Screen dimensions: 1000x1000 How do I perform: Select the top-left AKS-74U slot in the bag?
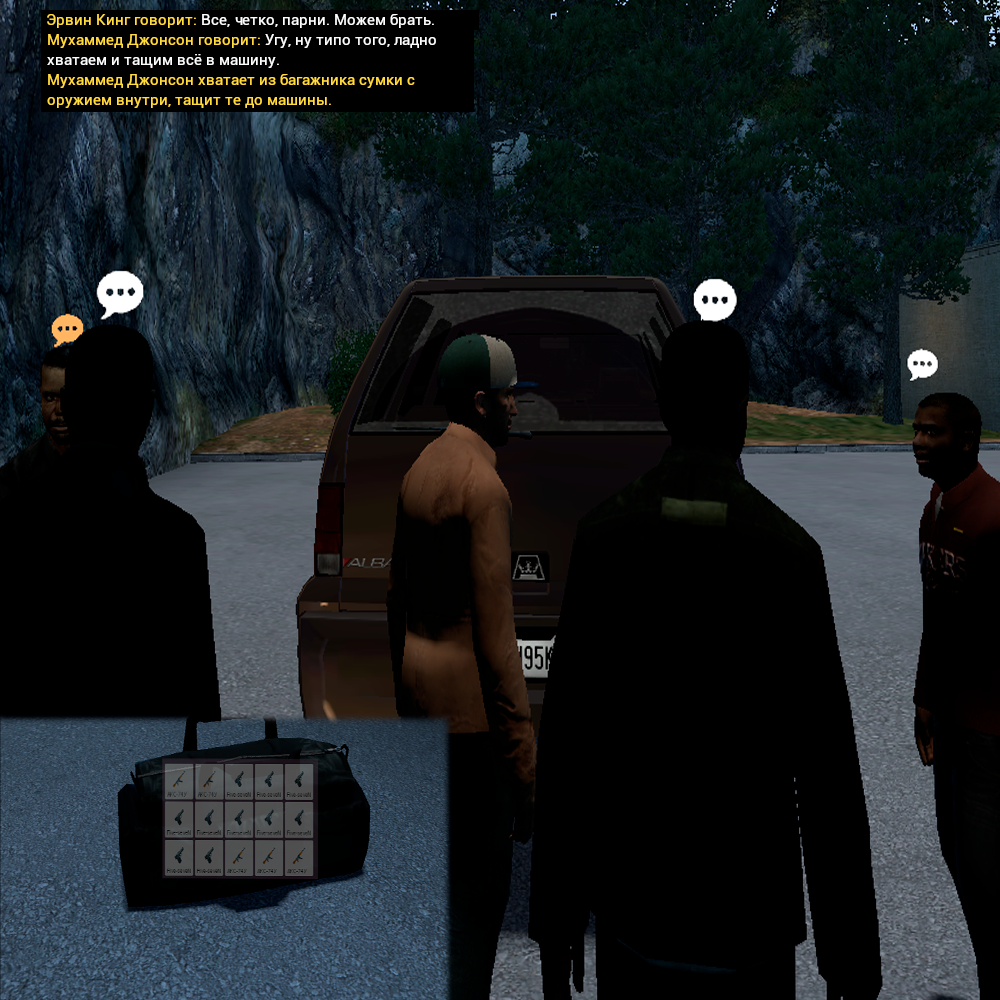click(x=179, y=781)
